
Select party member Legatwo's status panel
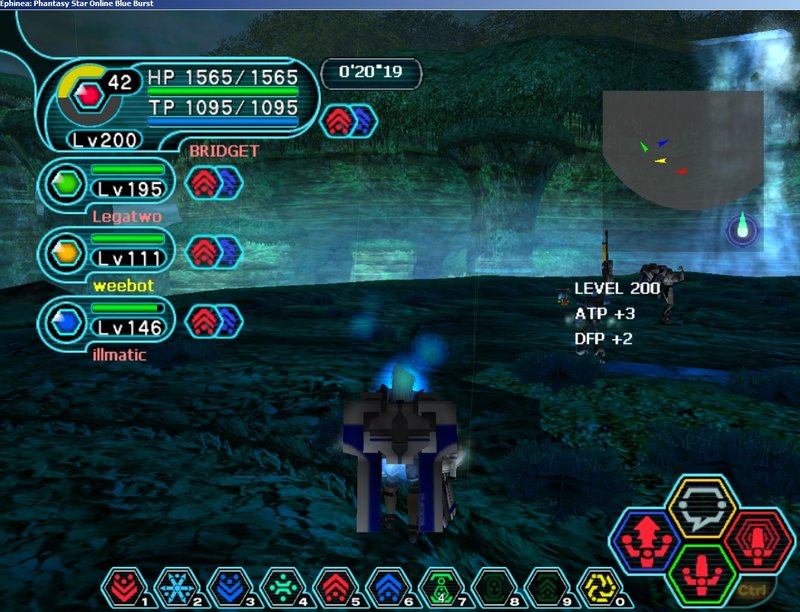pyautogui.click(x=107, y=185)
